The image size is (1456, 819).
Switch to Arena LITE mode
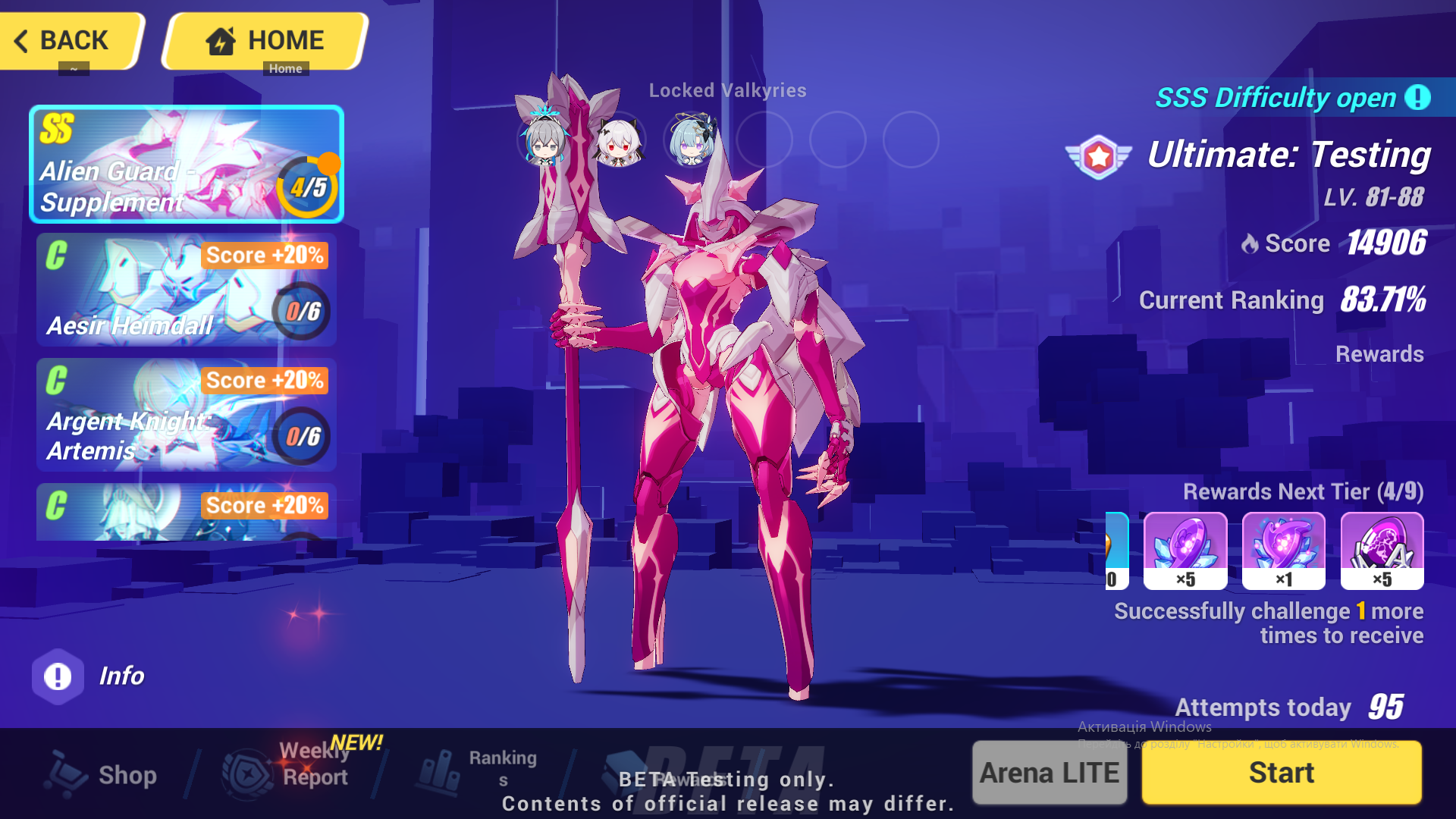point(1049,773)
